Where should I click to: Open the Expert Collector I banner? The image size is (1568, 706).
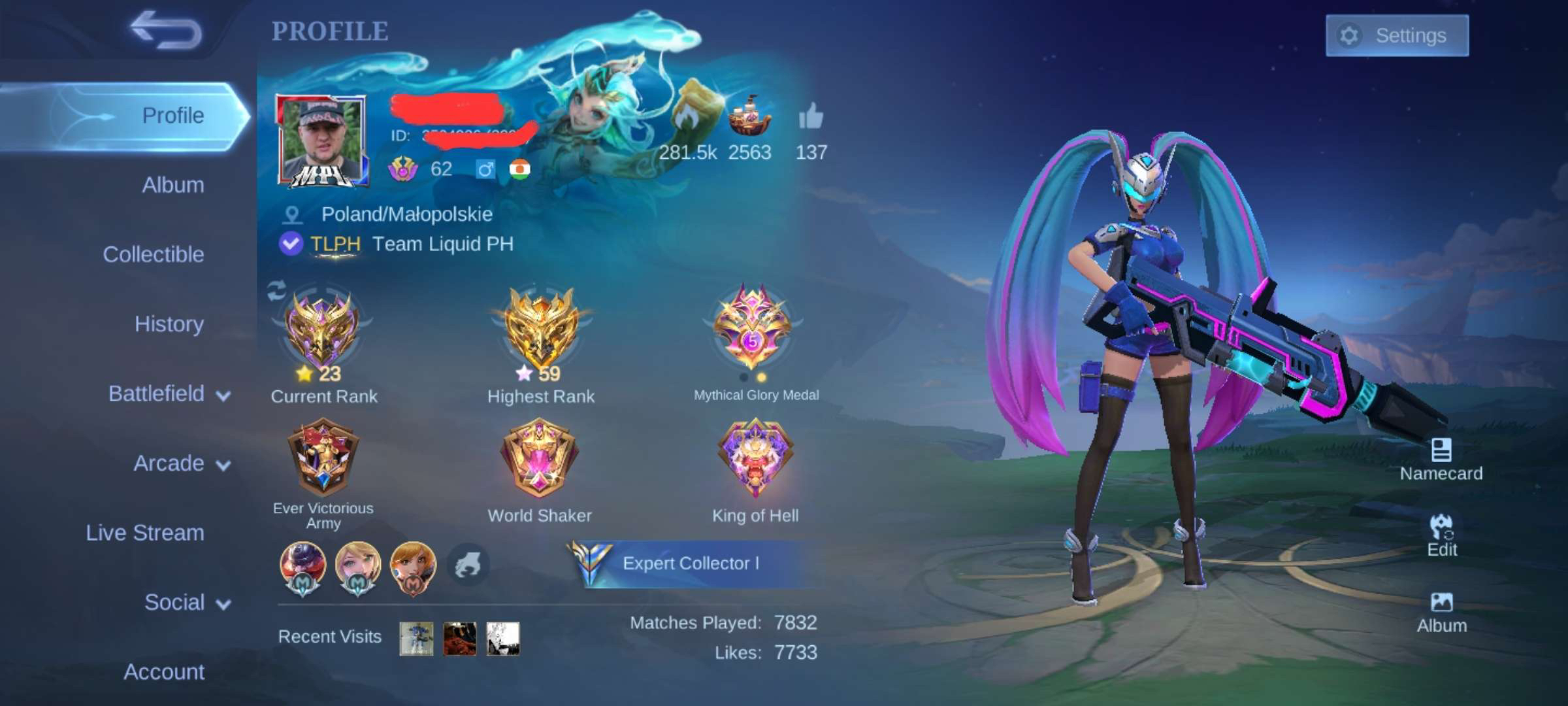689,563
